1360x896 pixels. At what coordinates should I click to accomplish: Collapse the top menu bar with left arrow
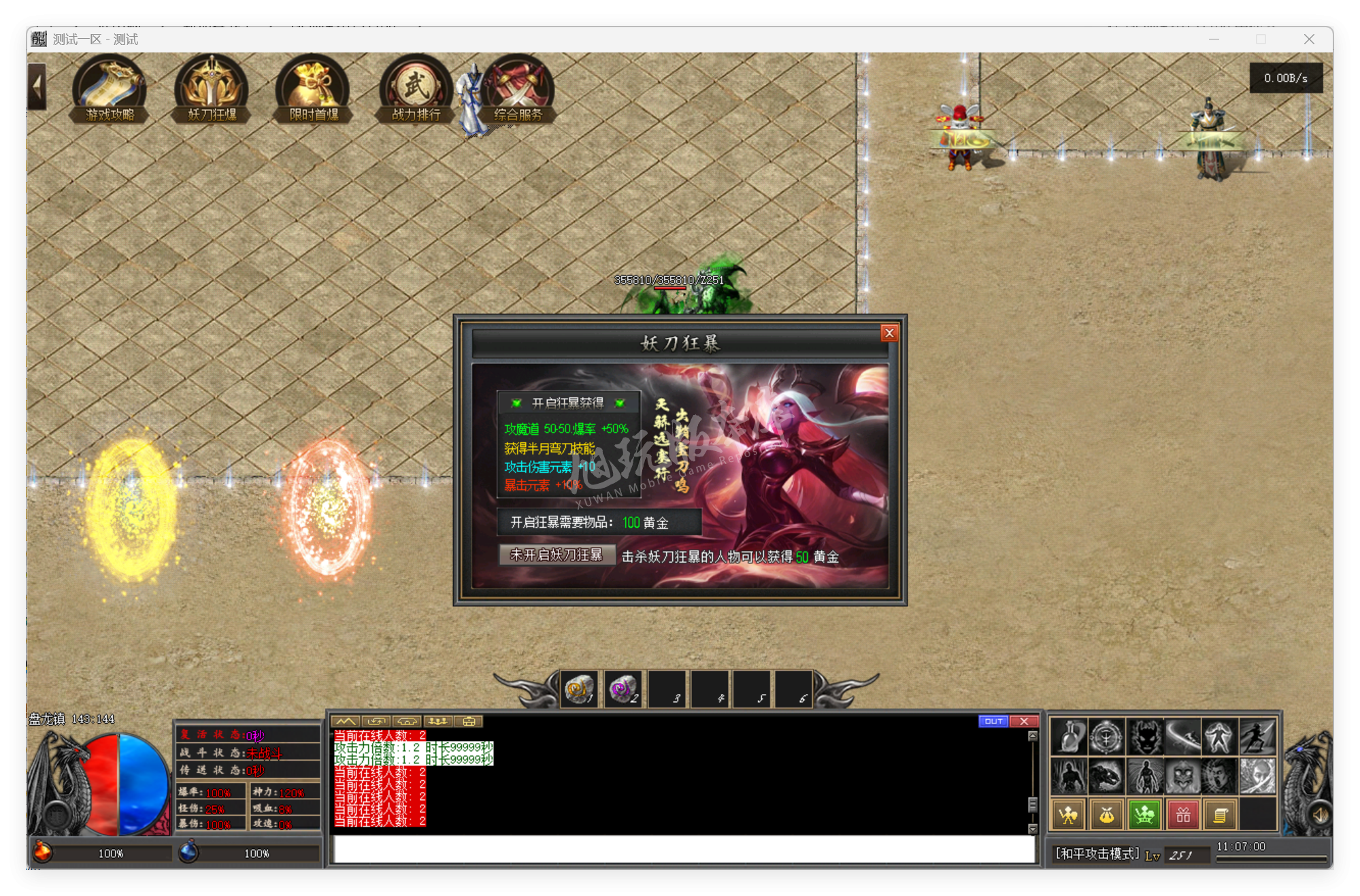[37, 85]
